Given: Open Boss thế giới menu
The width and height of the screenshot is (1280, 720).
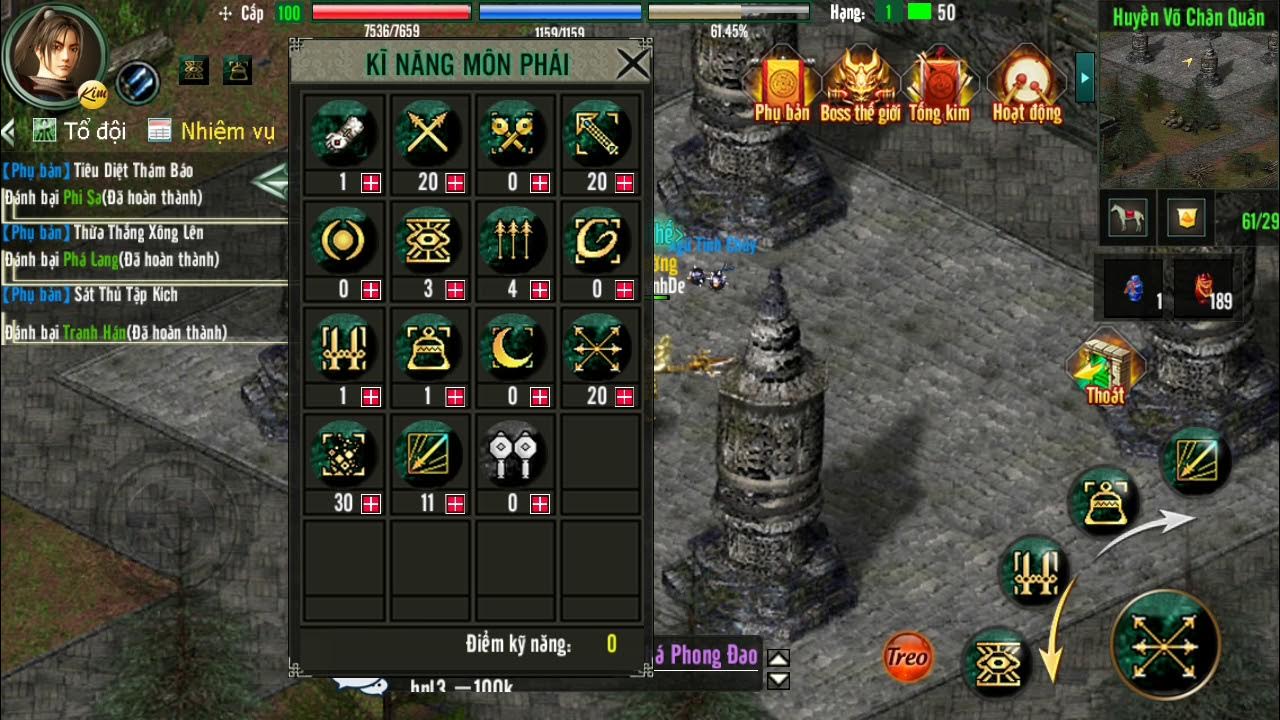Looking at the screenshot, I should (860, 85).
